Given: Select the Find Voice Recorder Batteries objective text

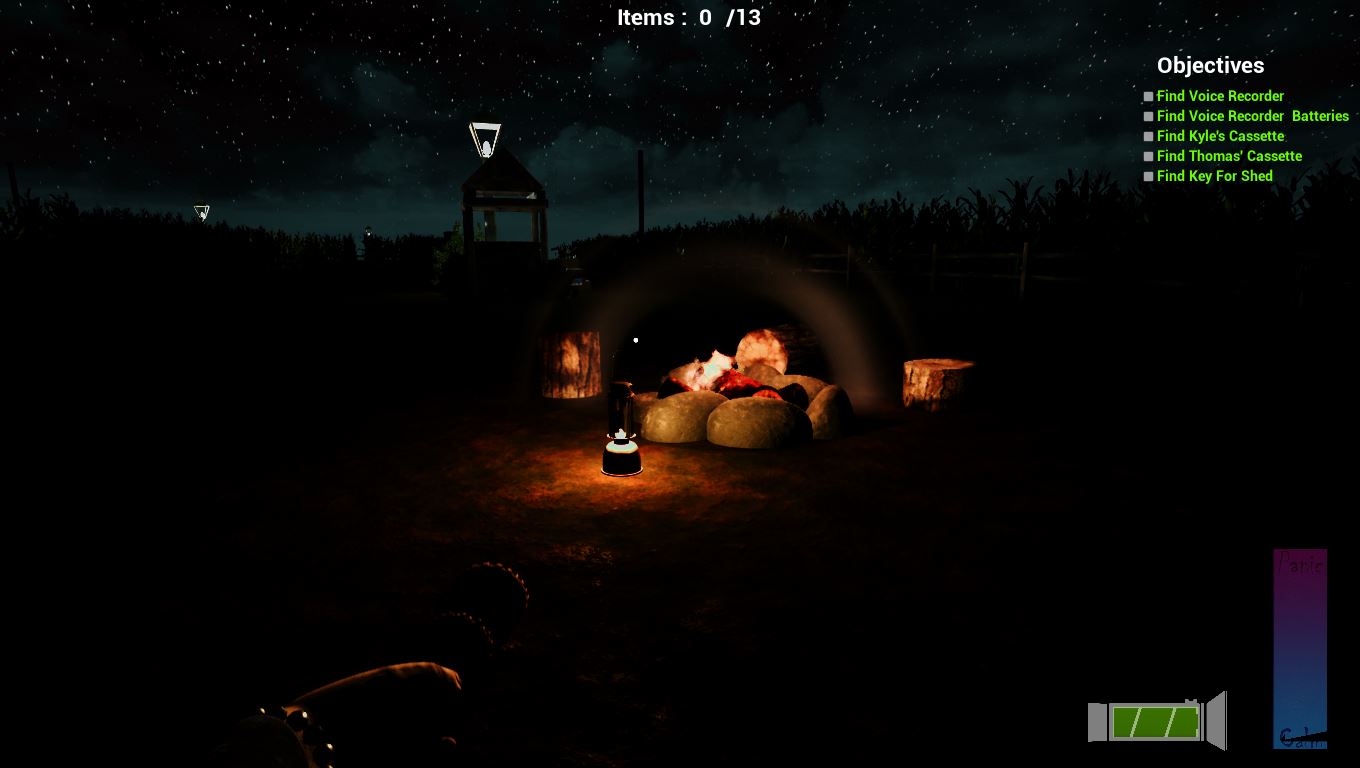Looking at the screenshot, I should tap(1253, 116).
